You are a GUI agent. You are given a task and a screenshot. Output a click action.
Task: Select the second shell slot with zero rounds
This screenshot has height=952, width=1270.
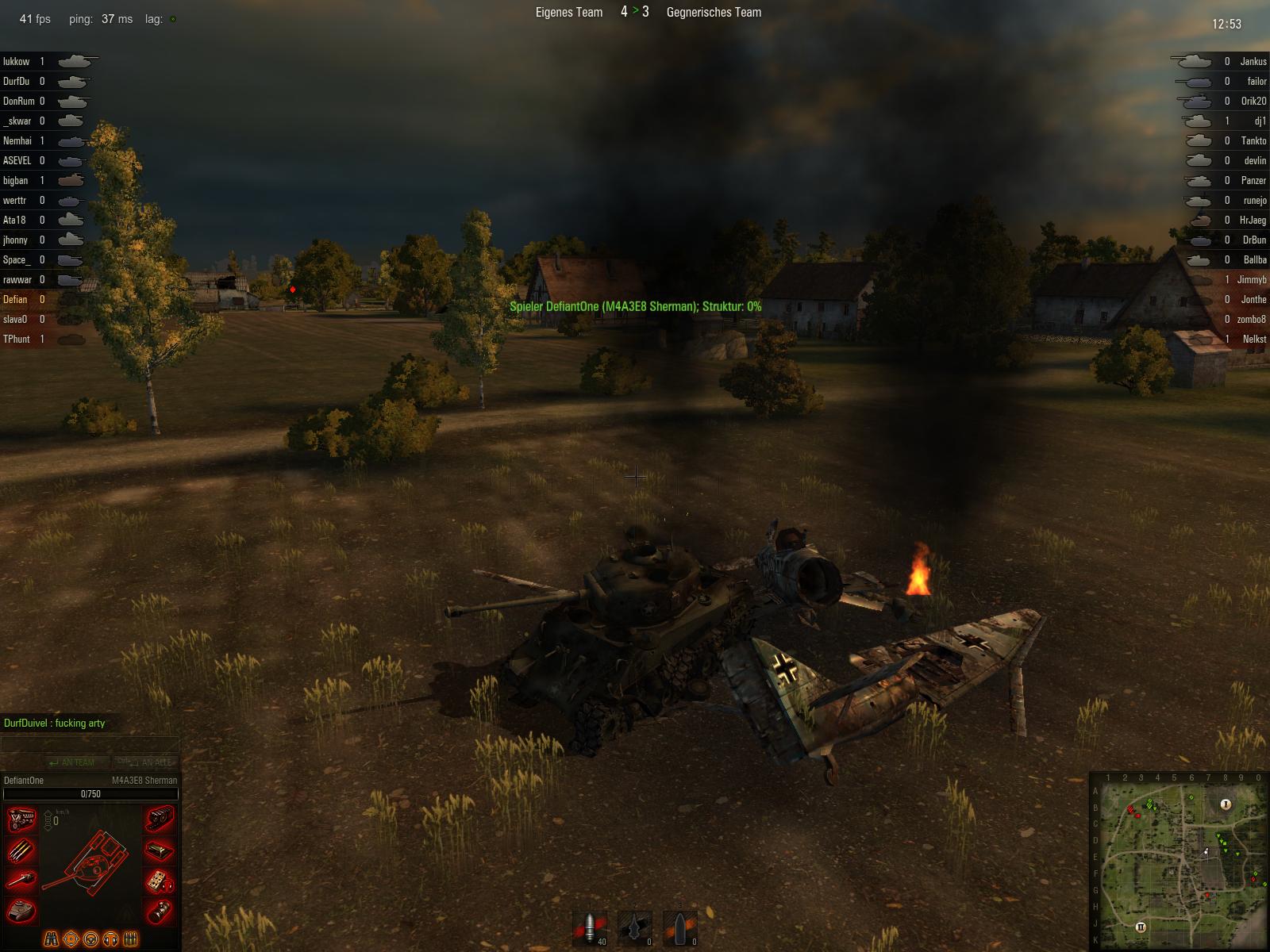pyautogui.click(x=634, y=927)
